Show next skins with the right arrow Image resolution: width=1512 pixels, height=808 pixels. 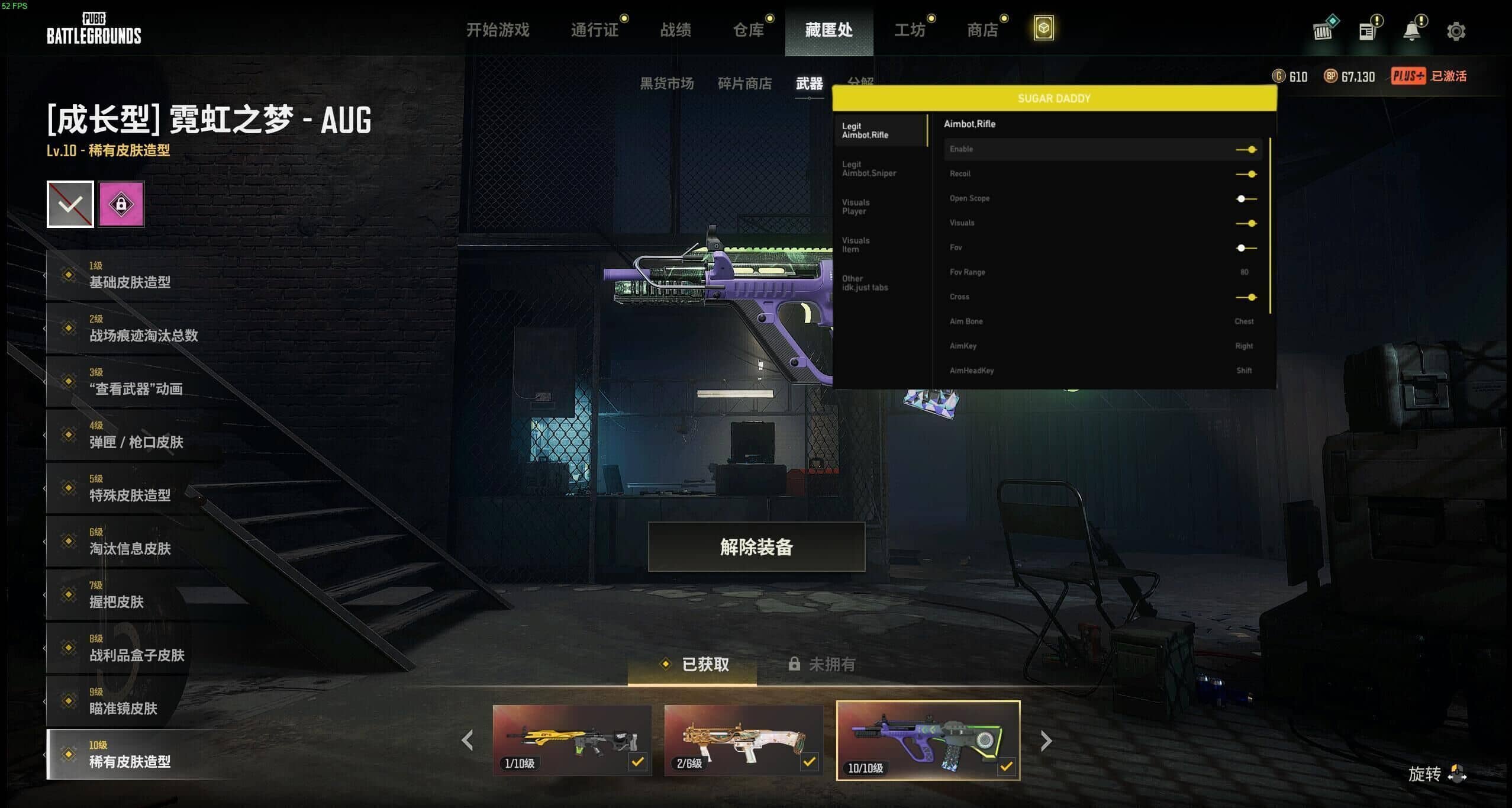tap(1046, 741)
